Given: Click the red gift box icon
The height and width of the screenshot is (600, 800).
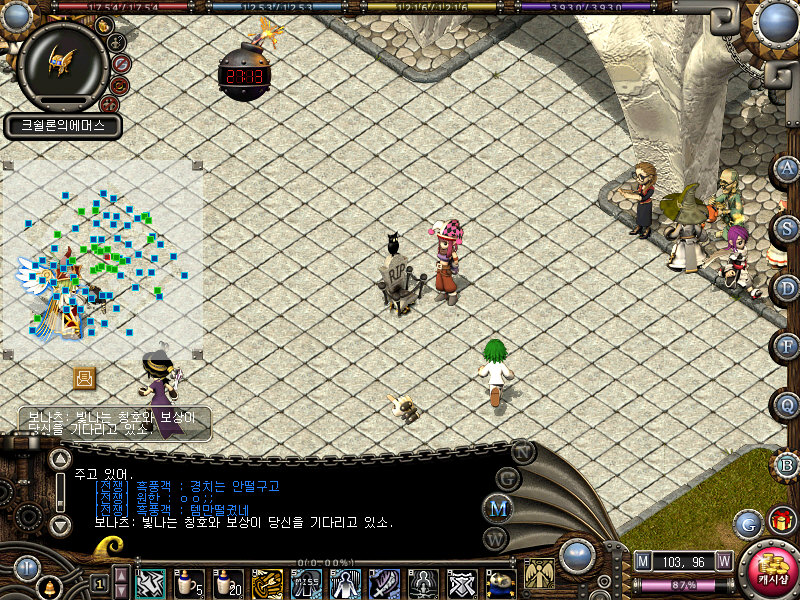Looking at the screenshot, I should coord(782,522).
